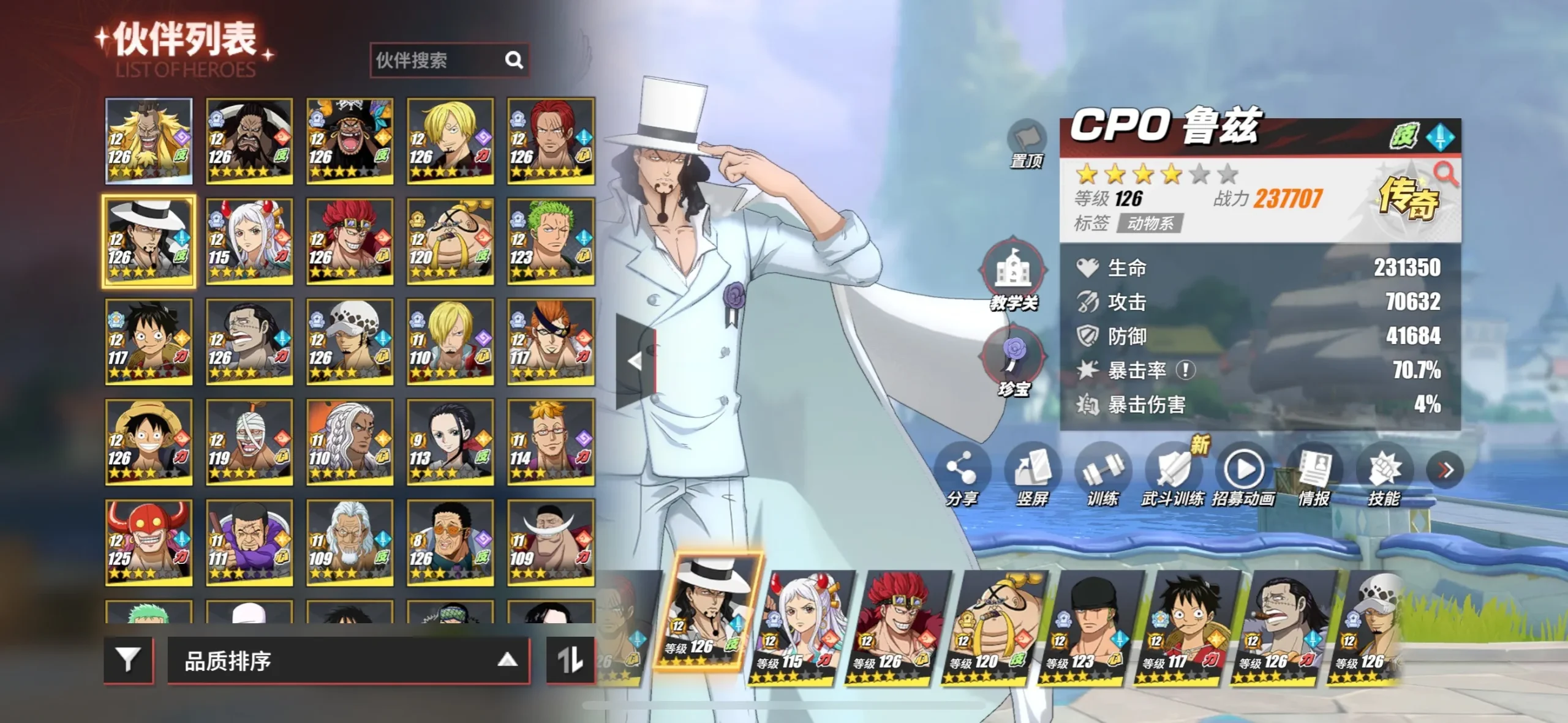Screen dimensions: 1568x723
Task: Open 武斗训练 combat training
Action: (1172, 474)
